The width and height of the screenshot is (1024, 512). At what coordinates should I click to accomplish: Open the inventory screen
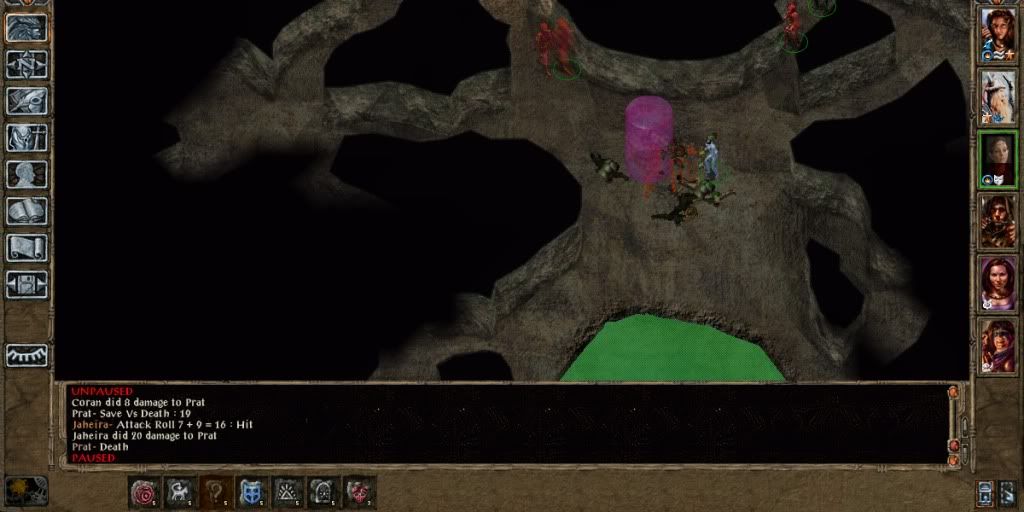pos(27,137)
